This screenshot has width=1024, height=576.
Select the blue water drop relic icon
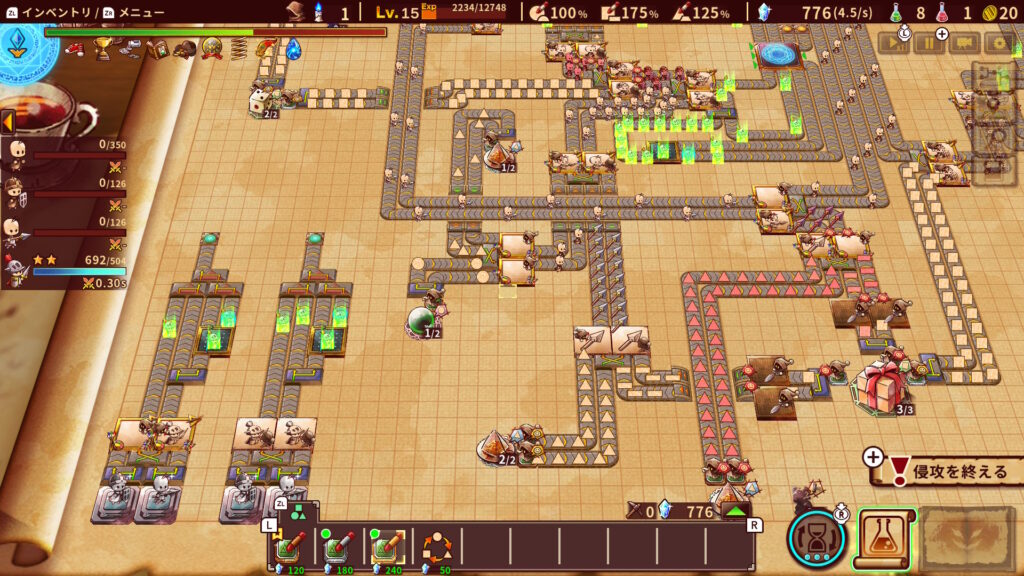point(293,49)
